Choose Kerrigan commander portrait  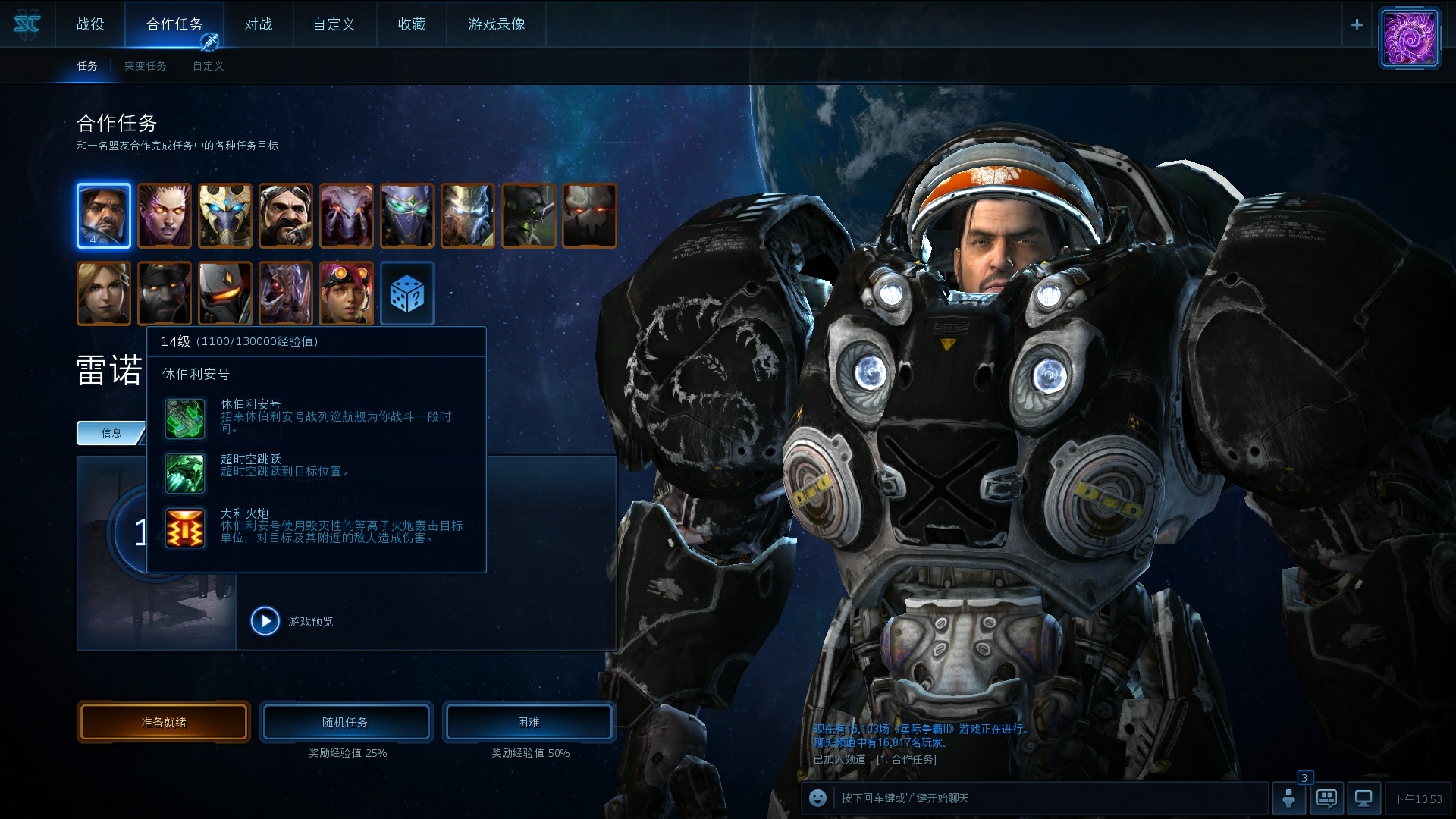(x=165, y=216)
